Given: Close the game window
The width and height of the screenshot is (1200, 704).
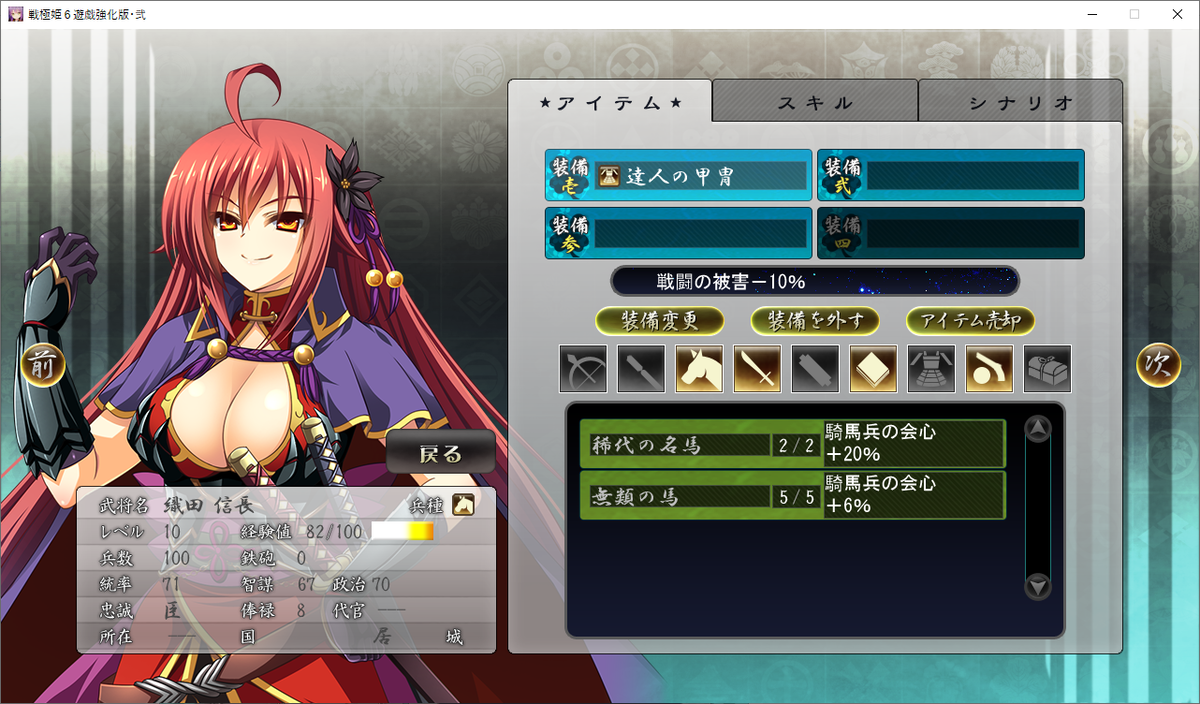Looking at the screenshot, I should coord(1176,14).
